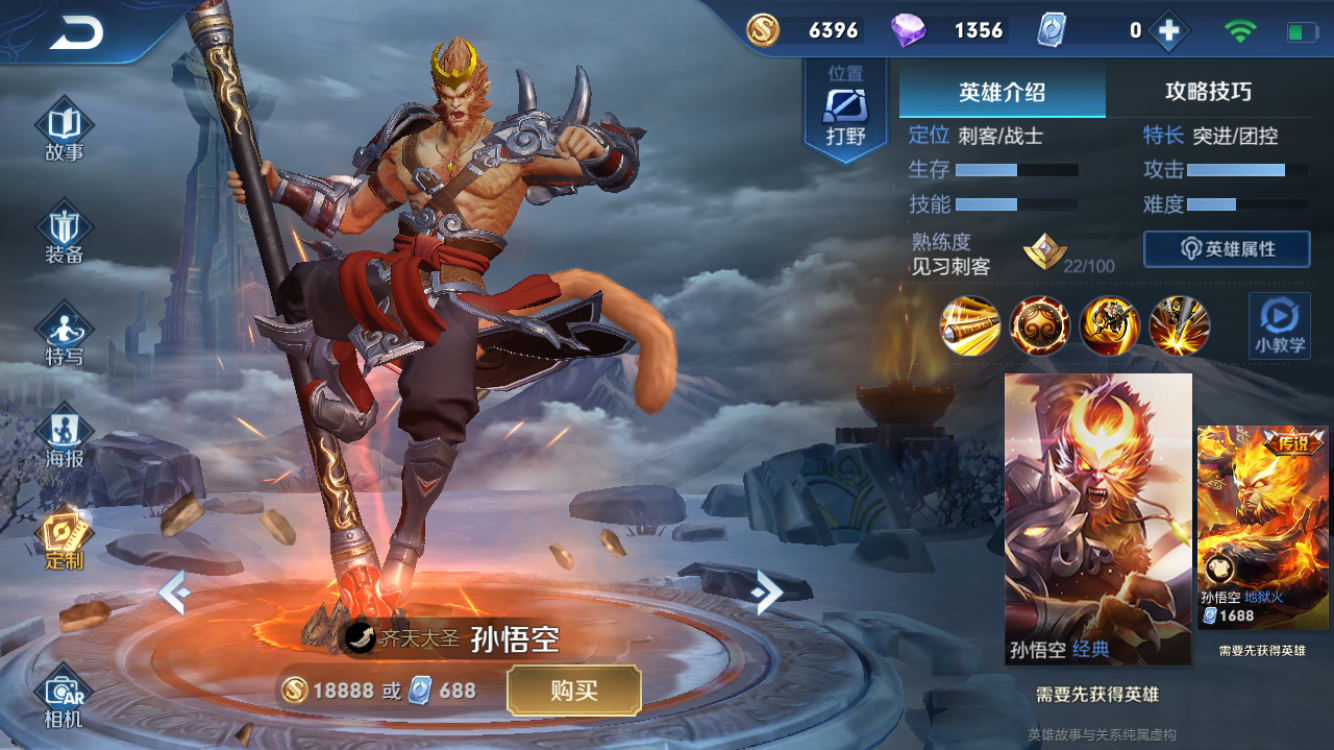Select the 英雄介绍 hero introduction tab
Image resolution: width=1334 pixels, height=750 pixels.
1001,93
